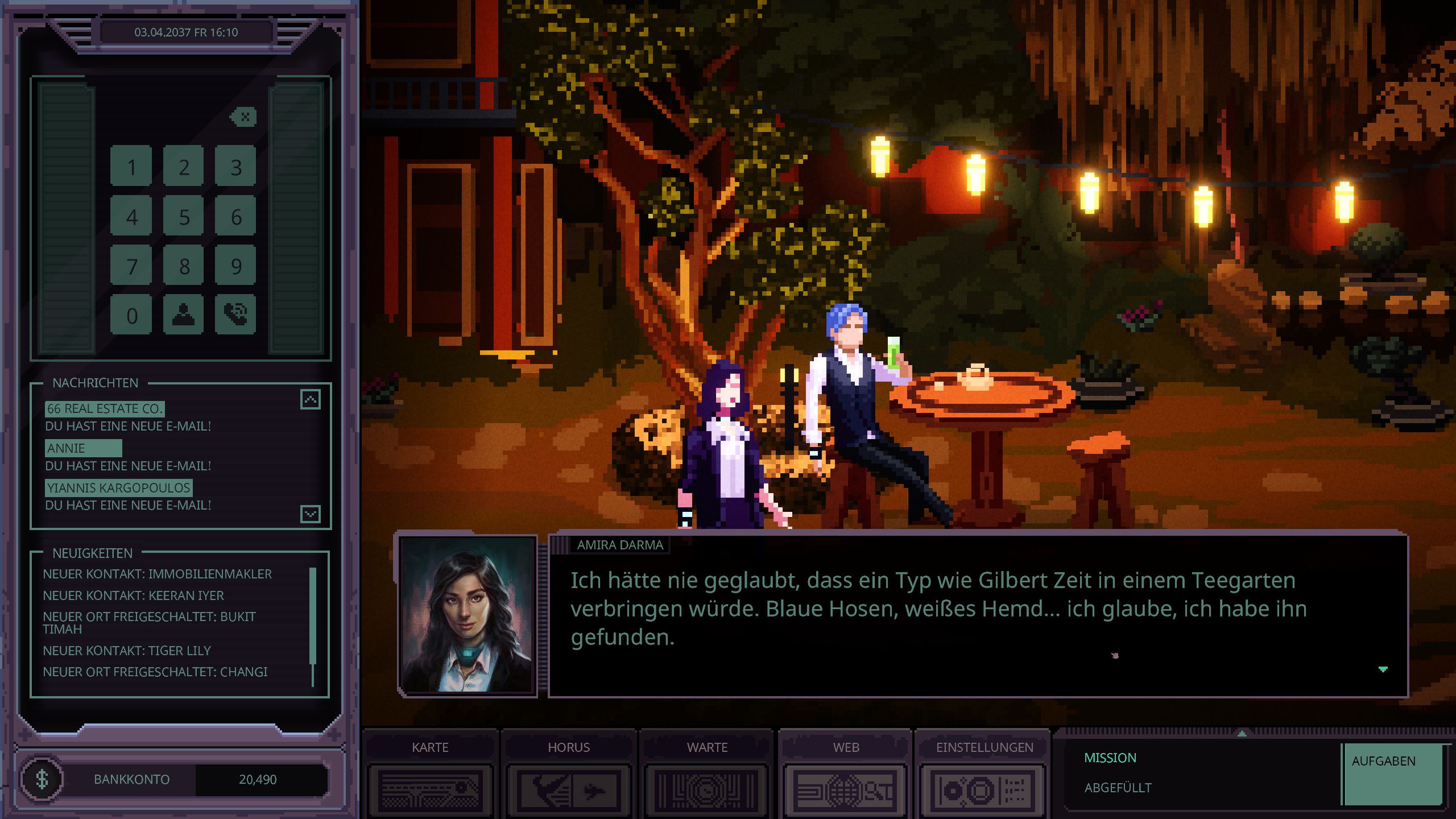Show the Aufgaben task list
This screenshot has height=819, width=1456.
[x=1392, y=773]
